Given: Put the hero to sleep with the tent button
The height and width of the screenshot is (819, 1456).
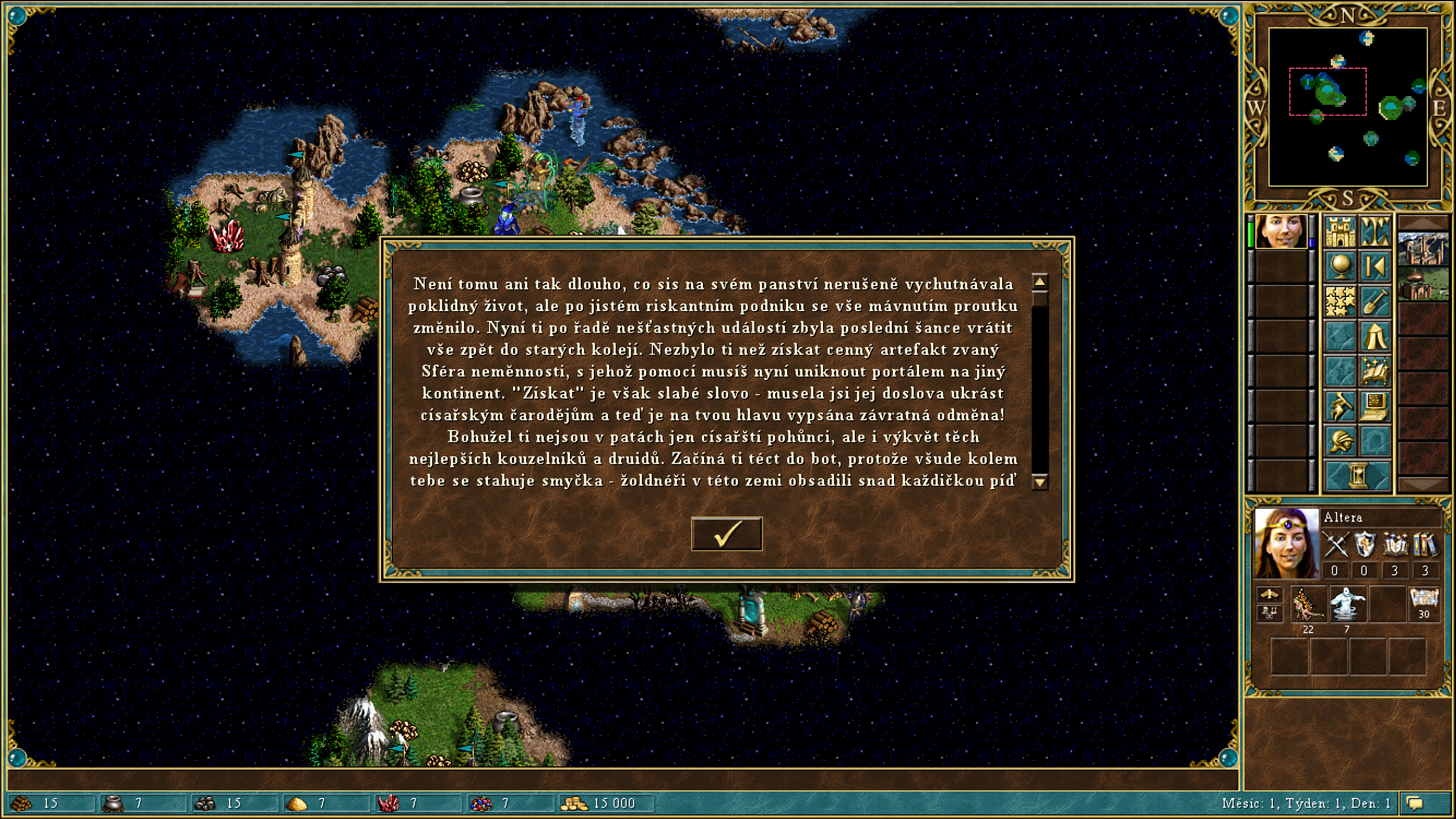Looking at the screenshot, I should click(x=1375, y=336).
